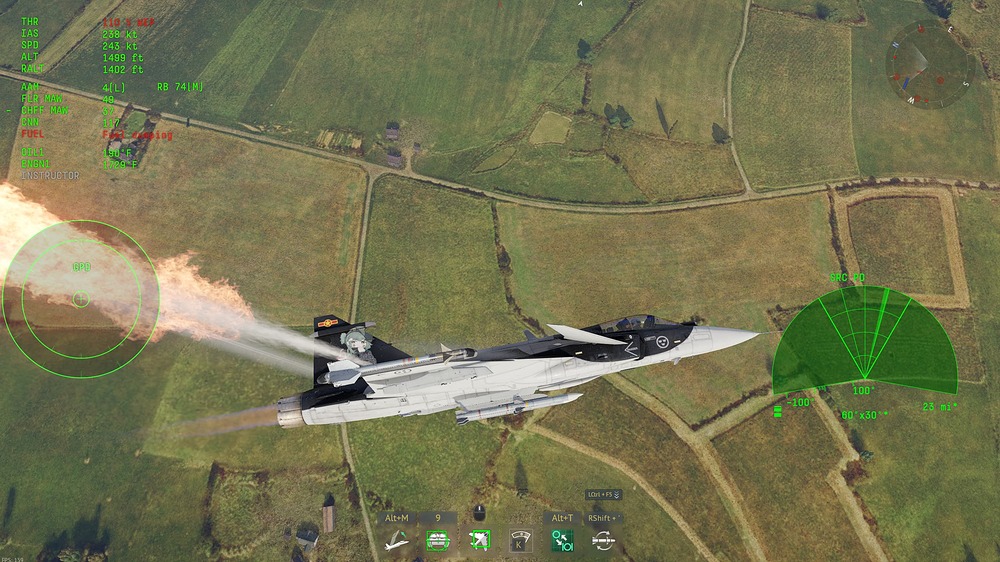Switch radar target mode via Alt+T icon
The width and height of the screenshot is (1000, 562).
click(562, 541)
